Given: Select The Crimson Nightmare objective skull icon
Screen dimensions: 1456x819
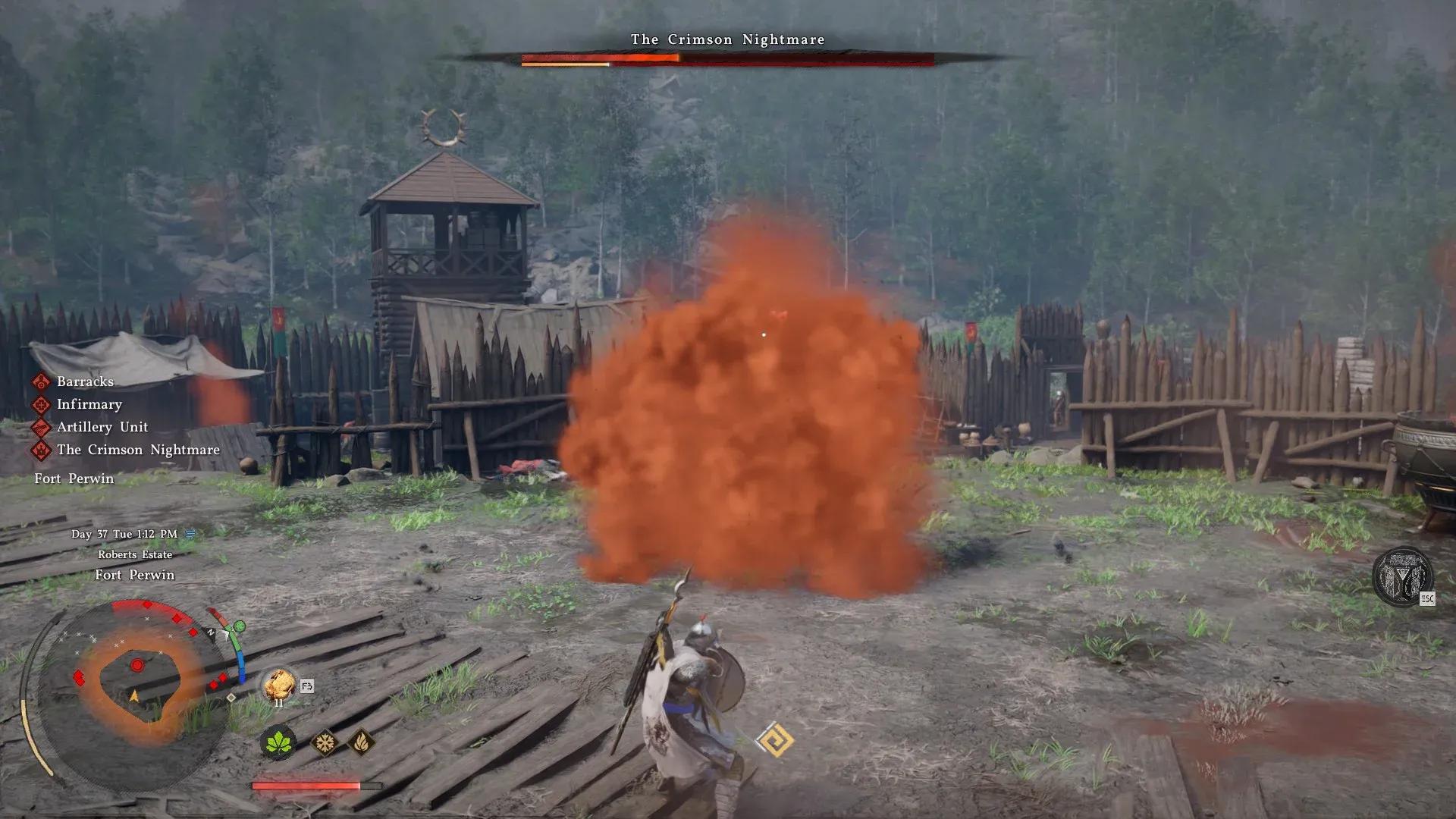Looking at the screenshot, I should [41, 450].
